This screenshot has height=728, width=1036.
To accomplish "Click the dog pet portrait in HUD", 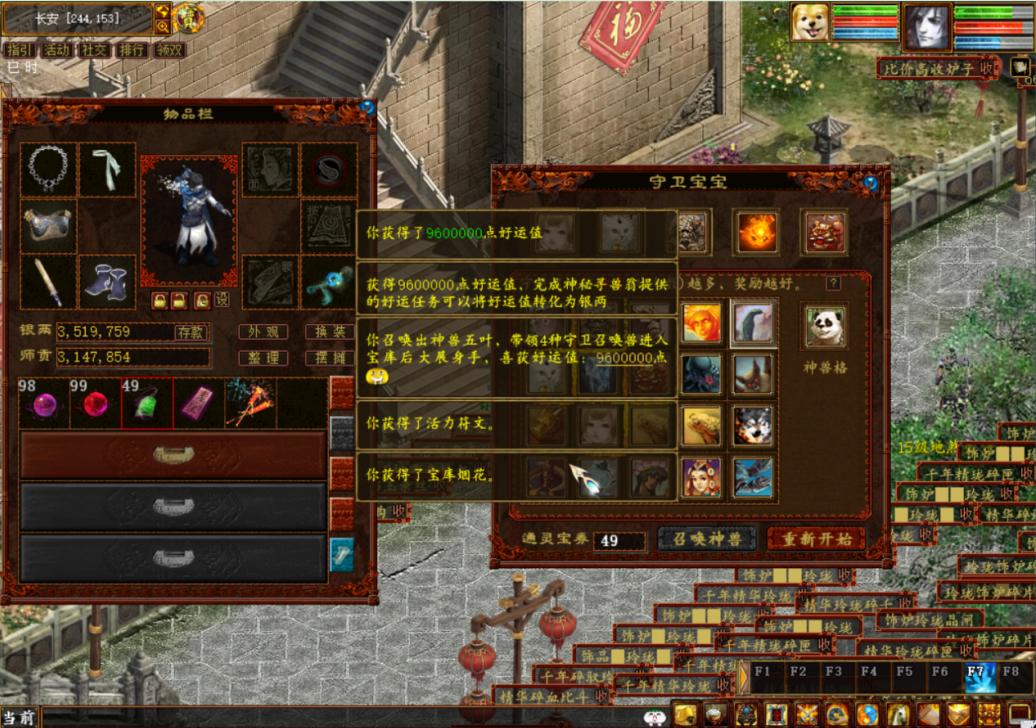I will (809, 23).
